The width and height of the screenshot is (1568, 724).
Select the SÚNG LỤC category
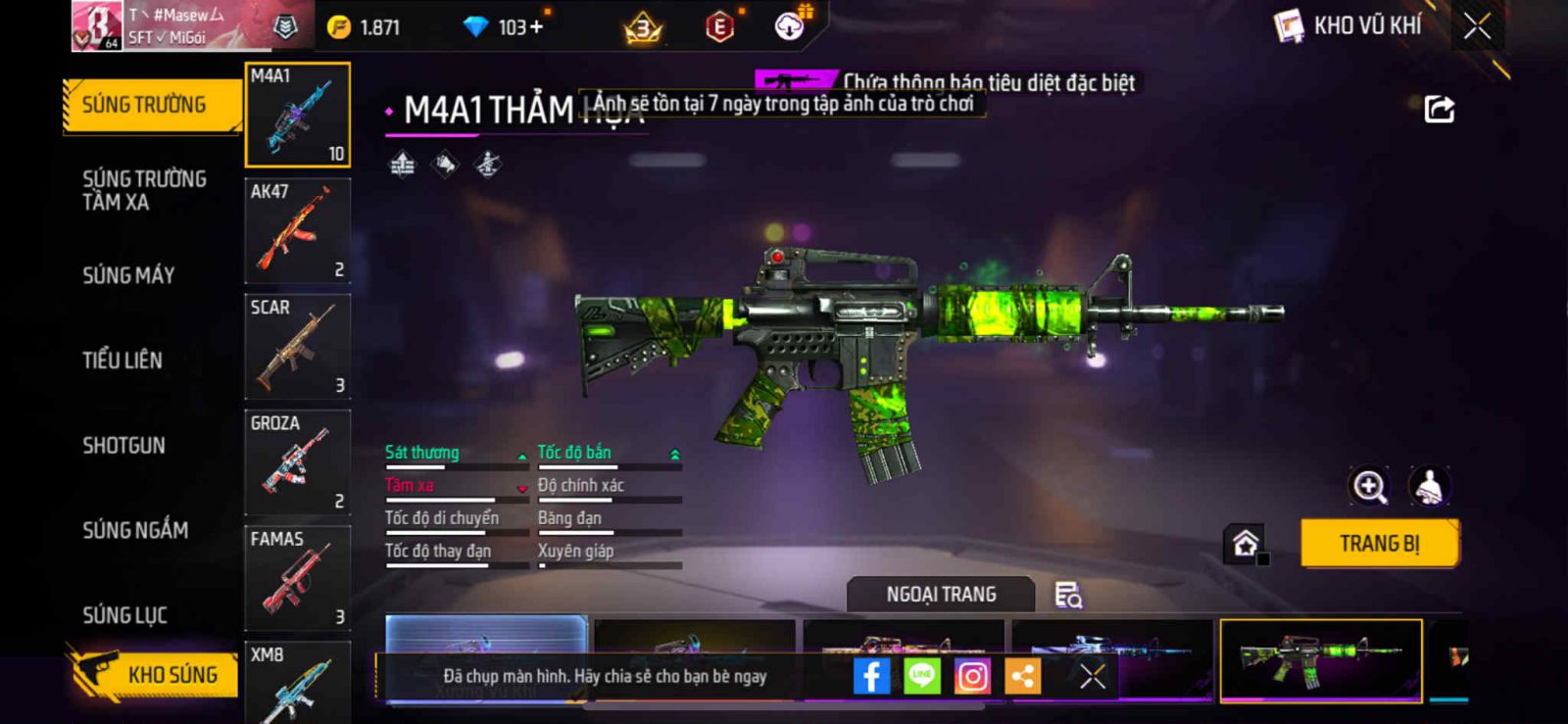click(x=124, y=615)
